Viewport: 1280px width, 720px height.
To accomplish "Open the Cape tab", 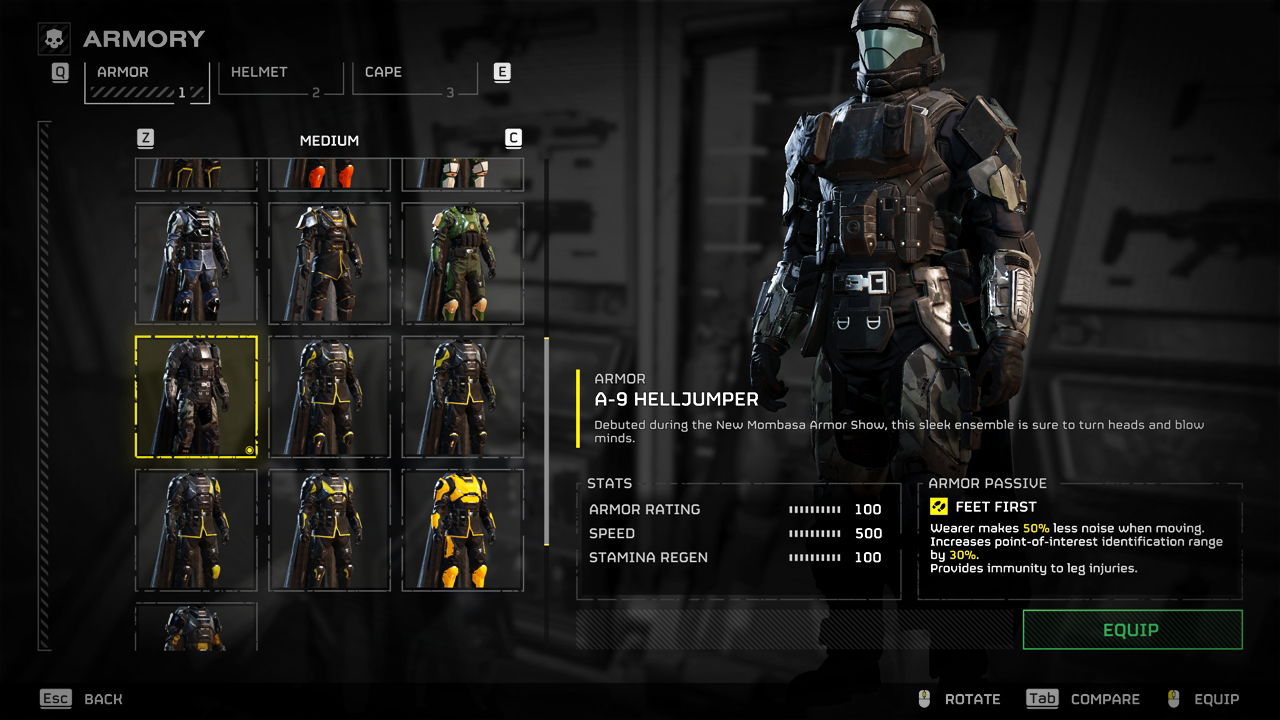I will click(412, 78).
